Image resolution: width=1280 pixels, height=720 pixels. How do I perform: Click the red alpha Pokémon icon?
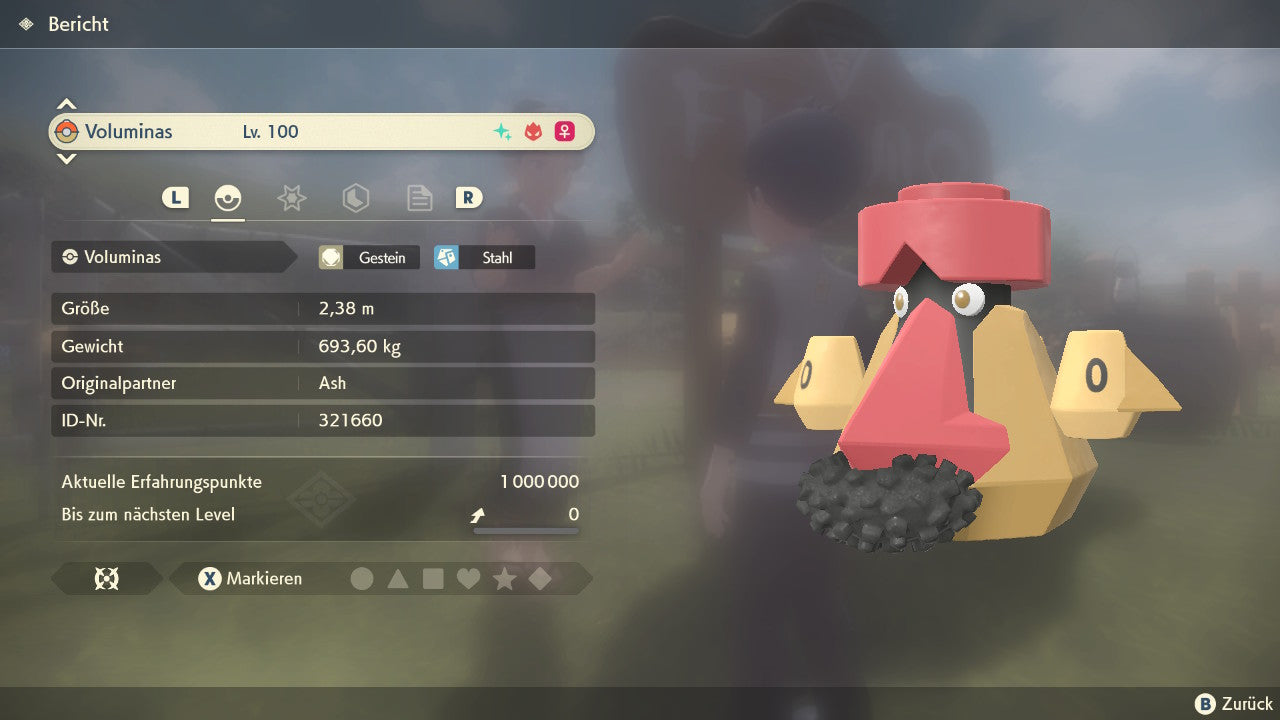click(533, 132)
